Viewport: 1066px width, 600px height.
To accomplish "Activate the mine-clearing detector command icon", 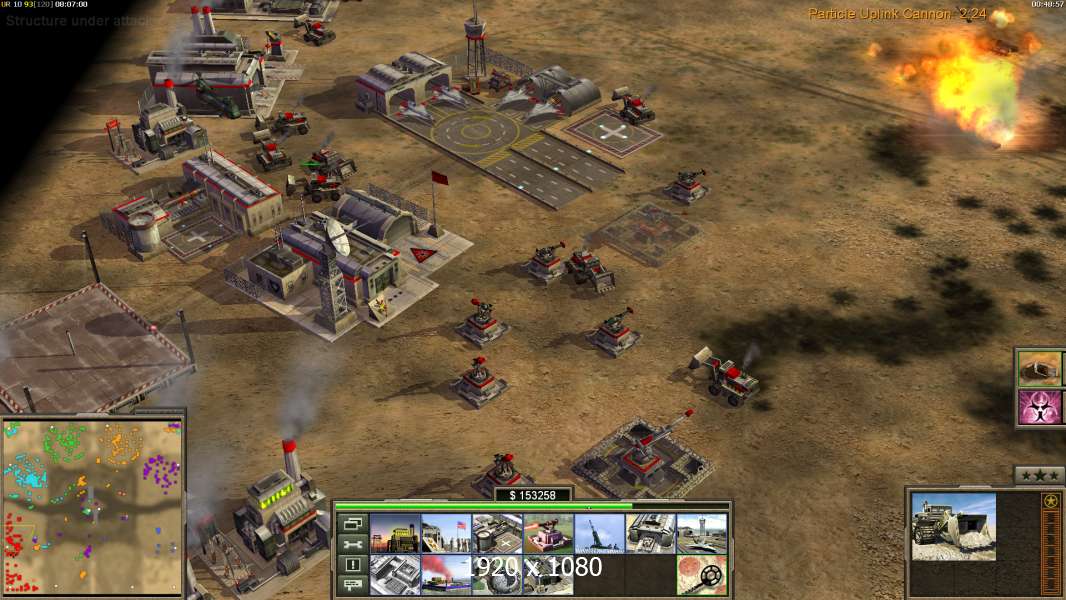I will (x=701, y=575).
